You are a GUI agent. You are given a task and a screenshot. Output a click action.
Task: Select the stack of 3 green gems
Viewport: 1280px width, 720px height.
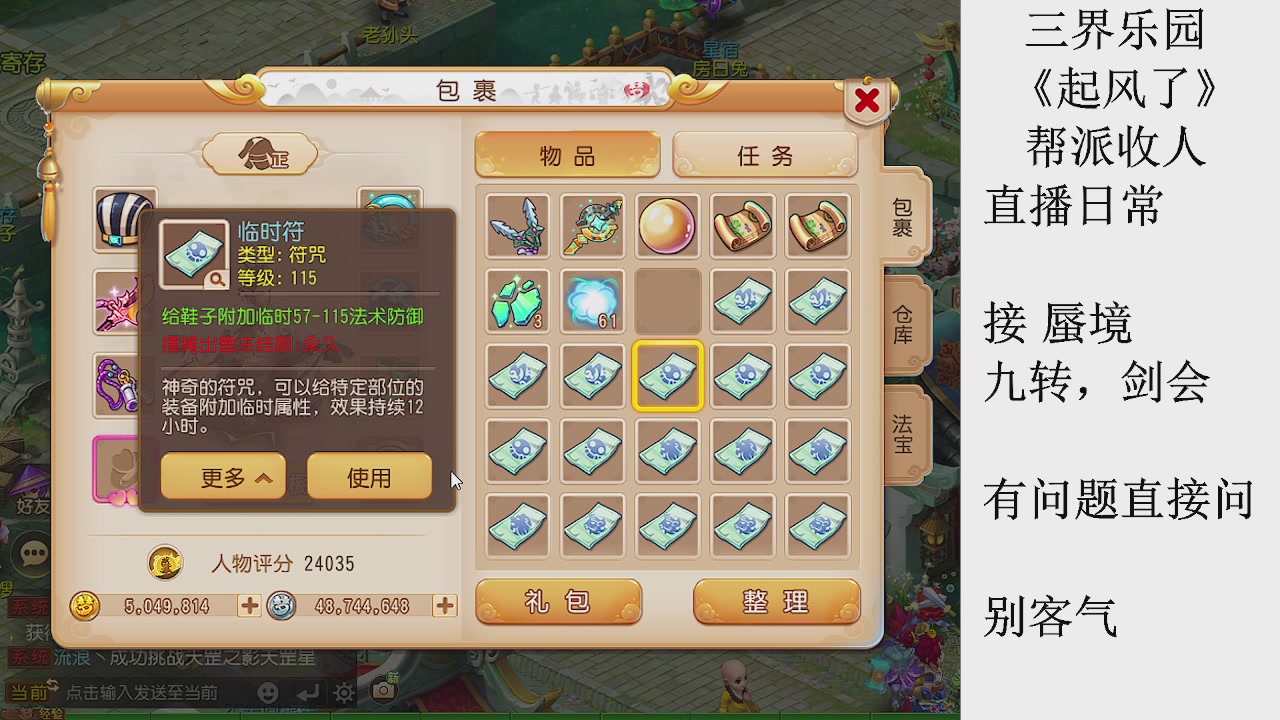click(517, 301)
